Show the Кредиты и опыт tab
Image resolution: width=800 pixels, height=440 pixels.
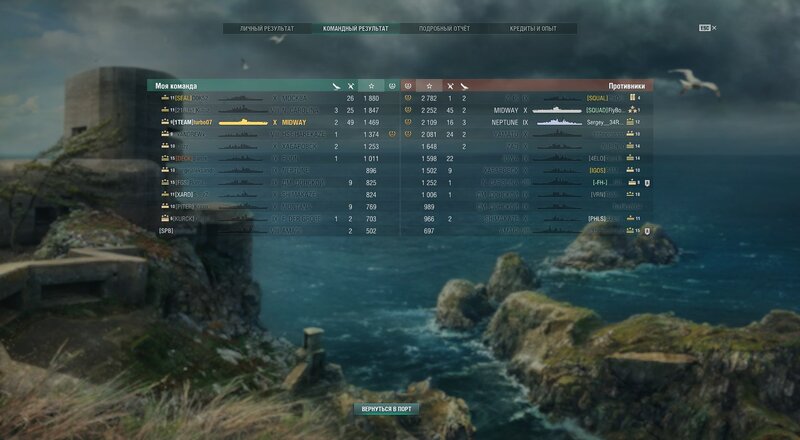pos(533,30)
